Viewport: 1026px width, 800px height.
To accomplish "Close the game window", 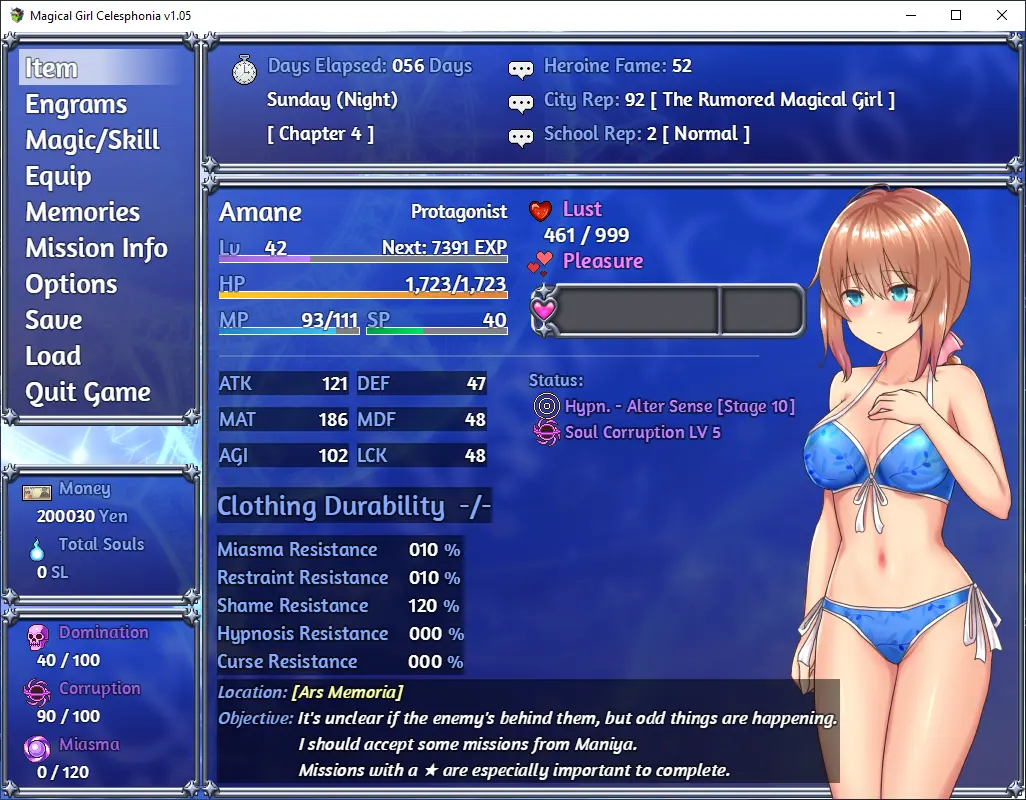I will 1002,15.
